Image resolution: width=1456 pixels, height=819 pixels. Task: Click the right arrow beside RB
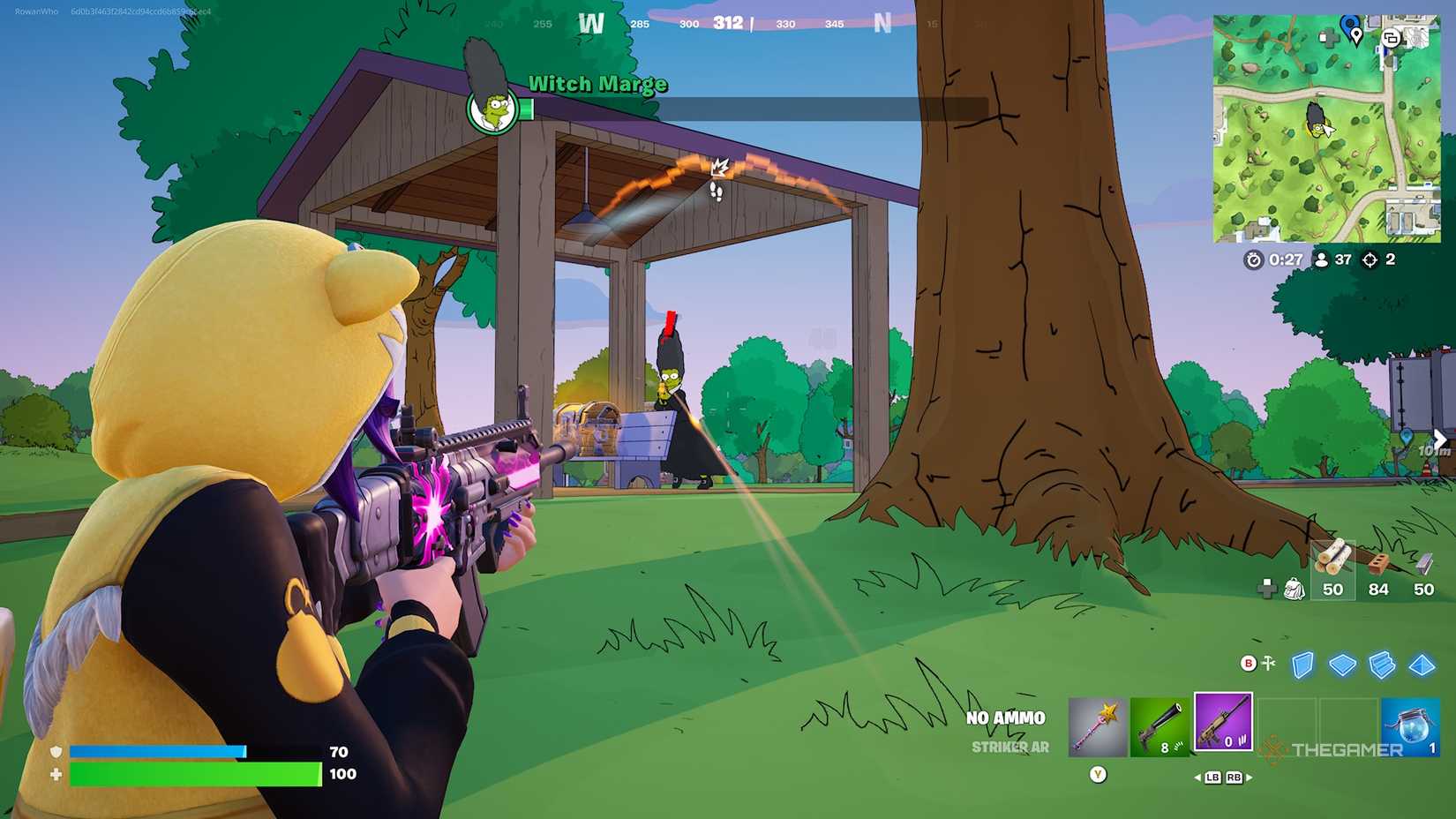(x=1249, y=777)
